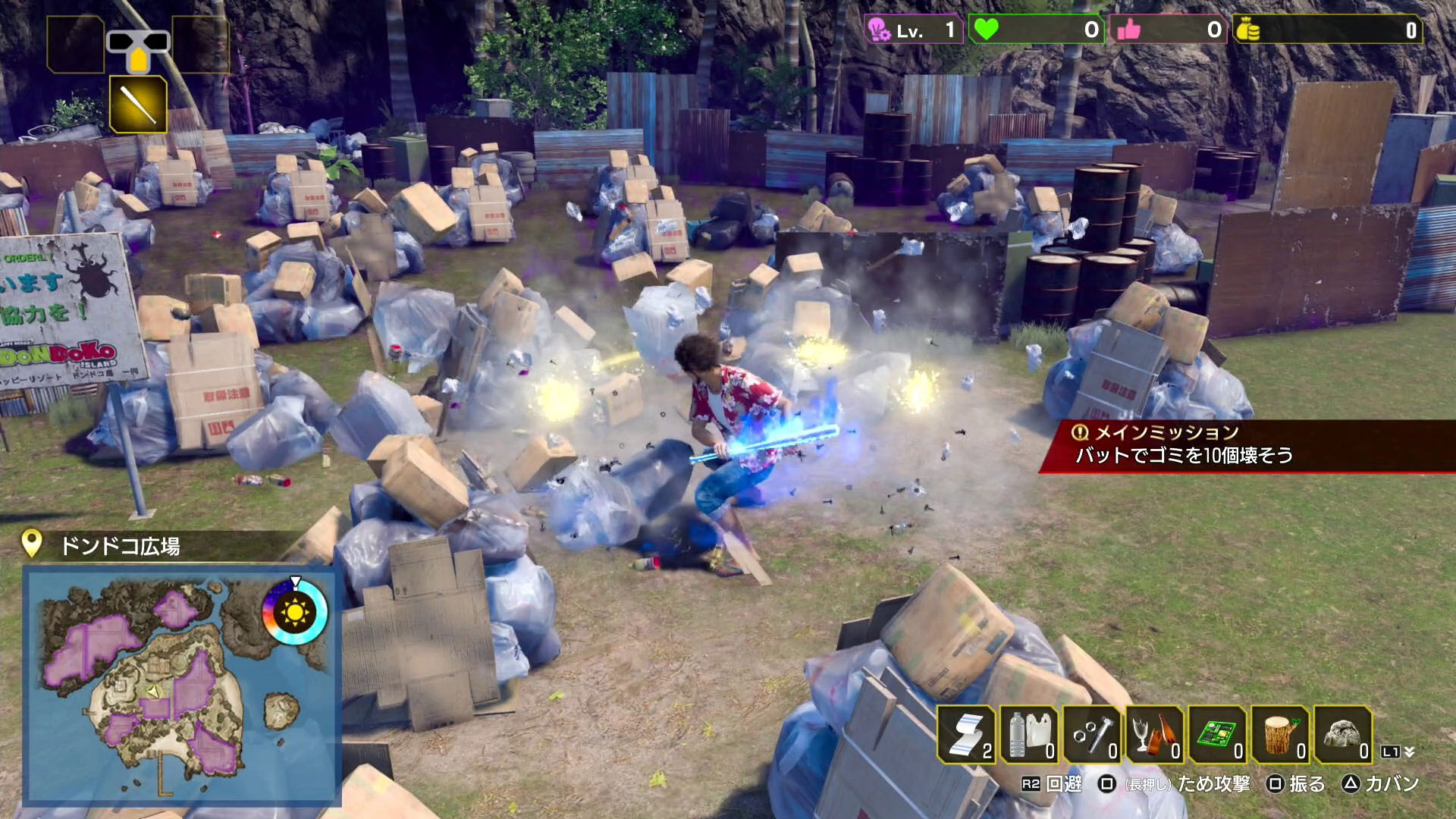The width and height of the screenshot is (1456, 819).
Task: Select the plastic bottle and bag slot
Action: click(x=1029, y=734)
